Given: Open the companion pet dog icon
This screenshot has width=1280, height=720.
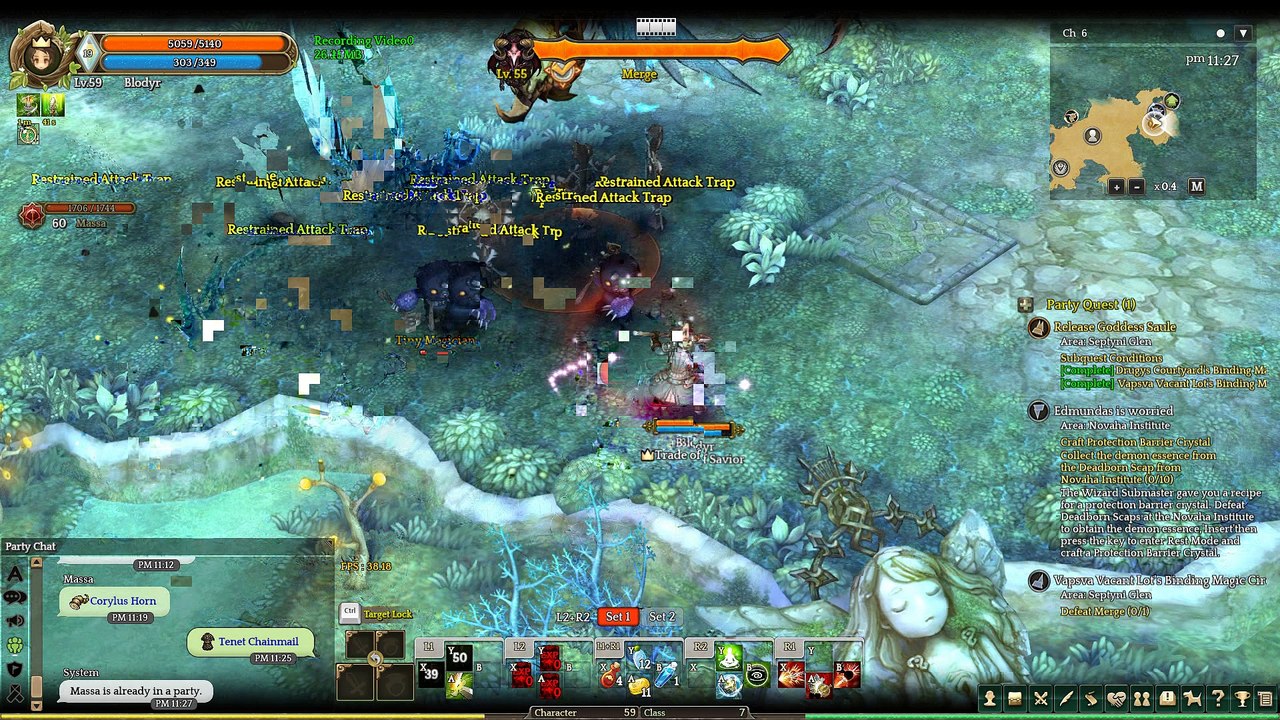Looking at the screenshot, I should coord(1192,699).
